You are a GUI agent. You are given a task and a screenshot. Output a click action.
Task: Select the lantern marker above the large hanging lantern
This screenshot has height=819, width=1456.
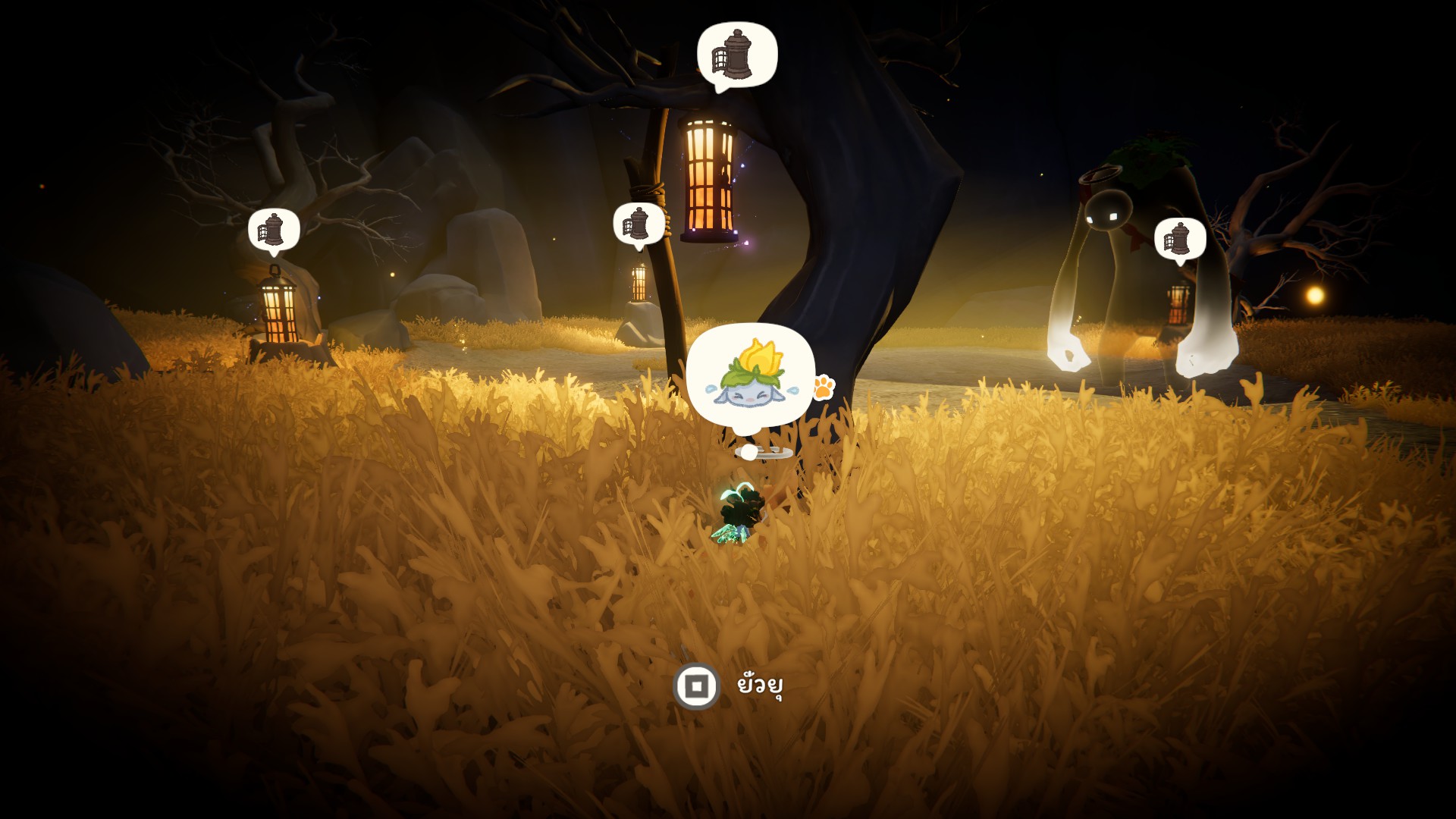(736, 55)
